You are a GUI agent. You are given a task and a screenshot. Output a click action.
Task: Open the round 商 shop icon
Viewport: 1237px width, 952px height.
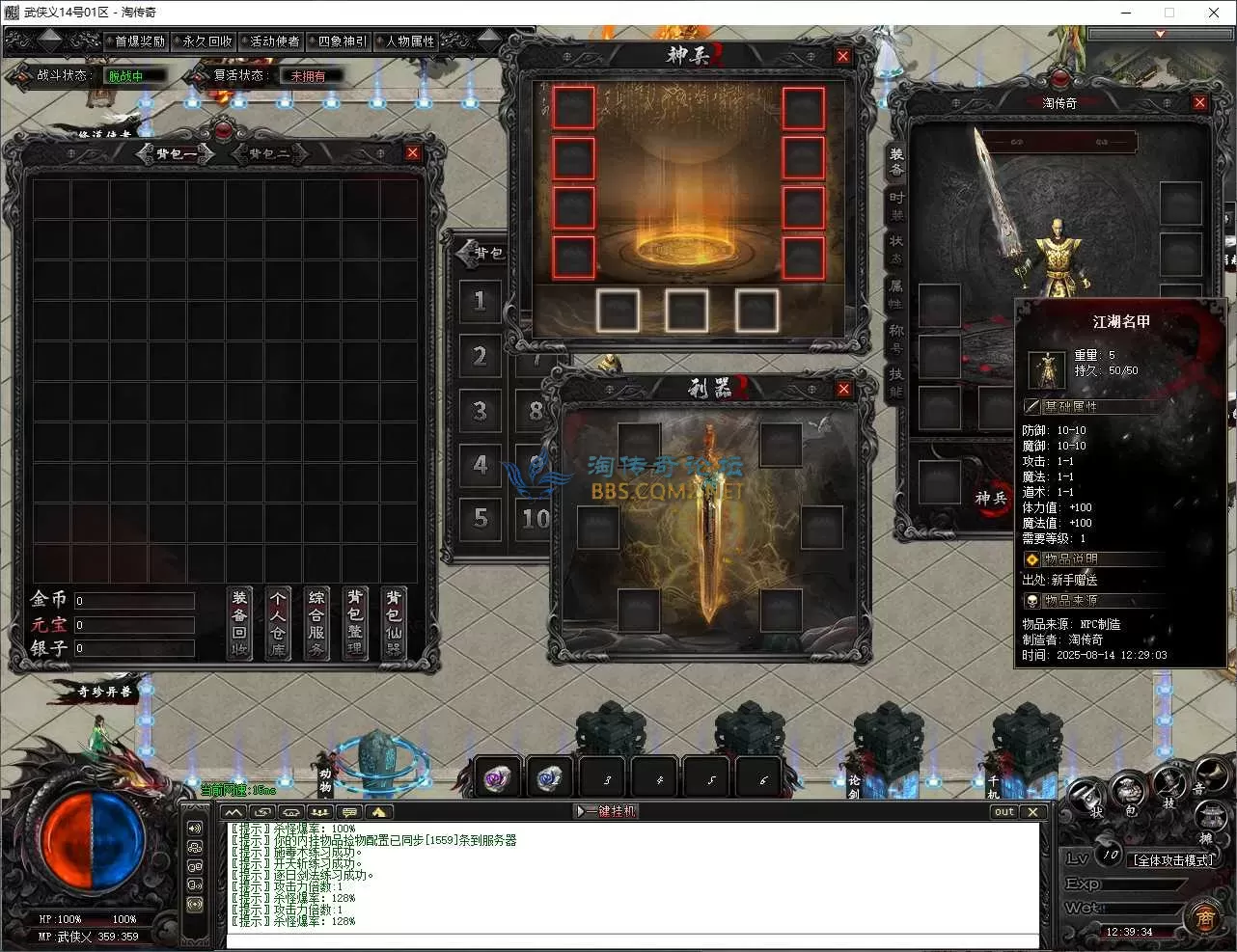point(1205,917)
